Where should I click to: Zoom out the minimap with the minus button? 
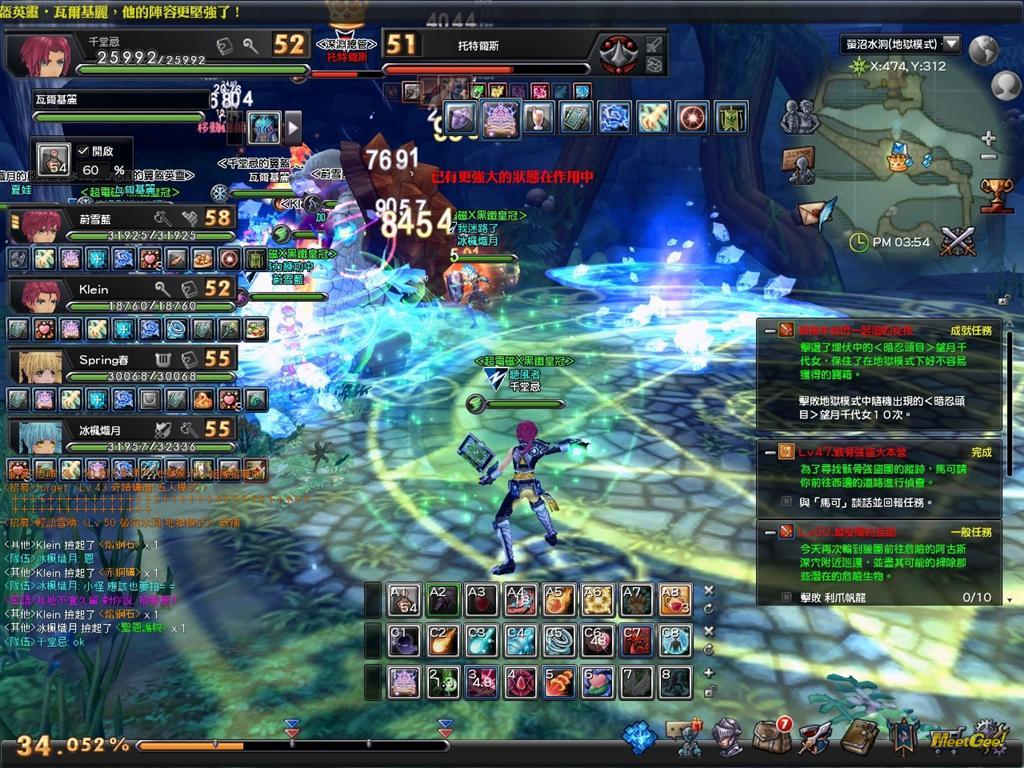tap(988, 157)
